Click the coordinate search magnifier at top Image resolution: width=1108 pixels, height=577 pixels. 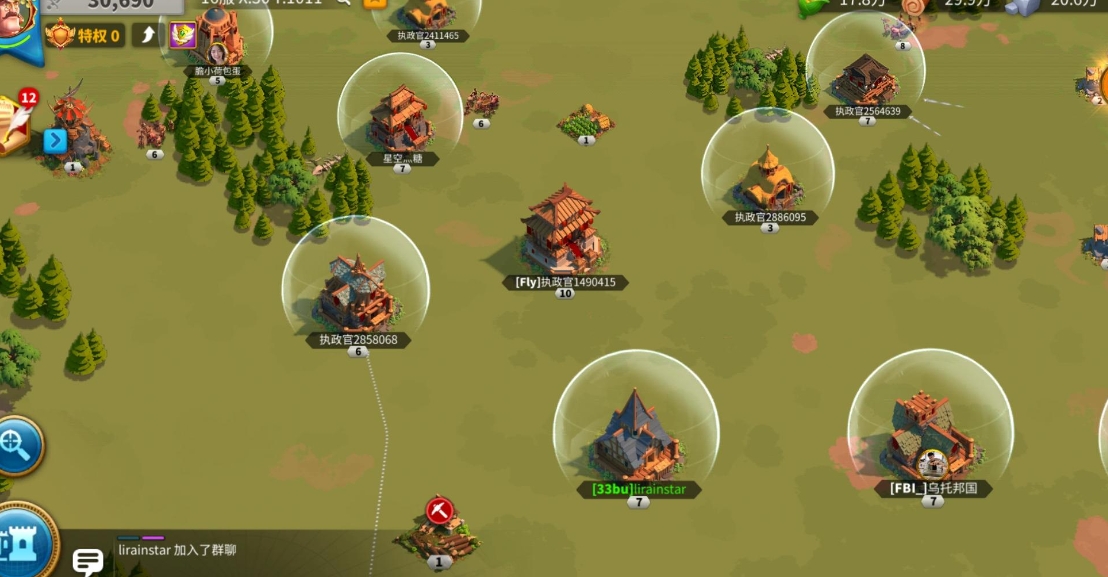344,2
